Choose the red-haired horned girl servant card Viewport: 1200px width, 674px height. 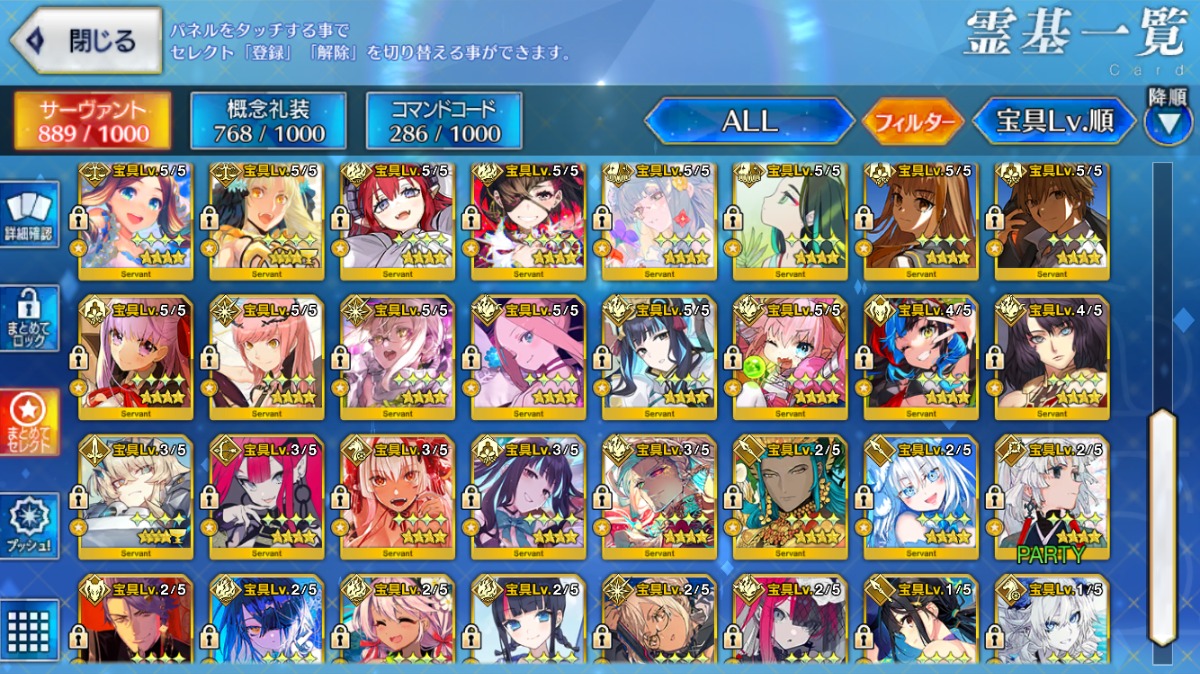point(397,220)
